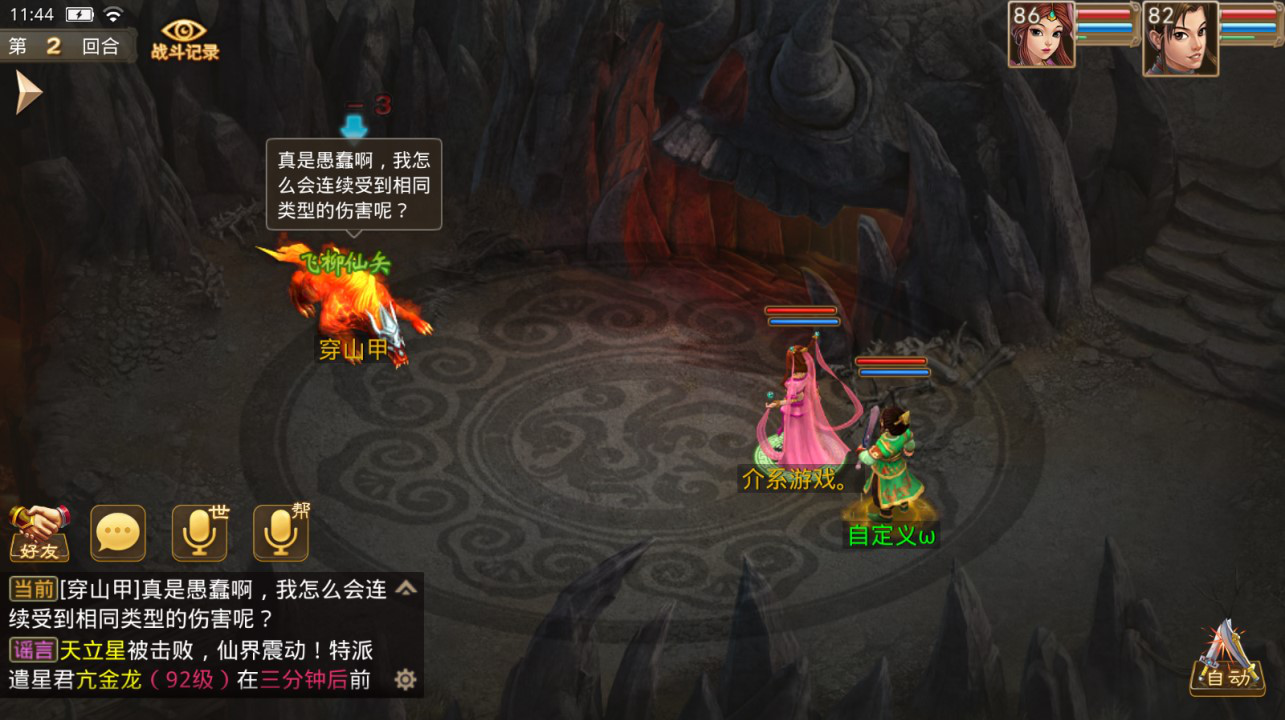Open the 好友 friends list
The height and width of the screenshot is (720, 1285).
point(40,532)
